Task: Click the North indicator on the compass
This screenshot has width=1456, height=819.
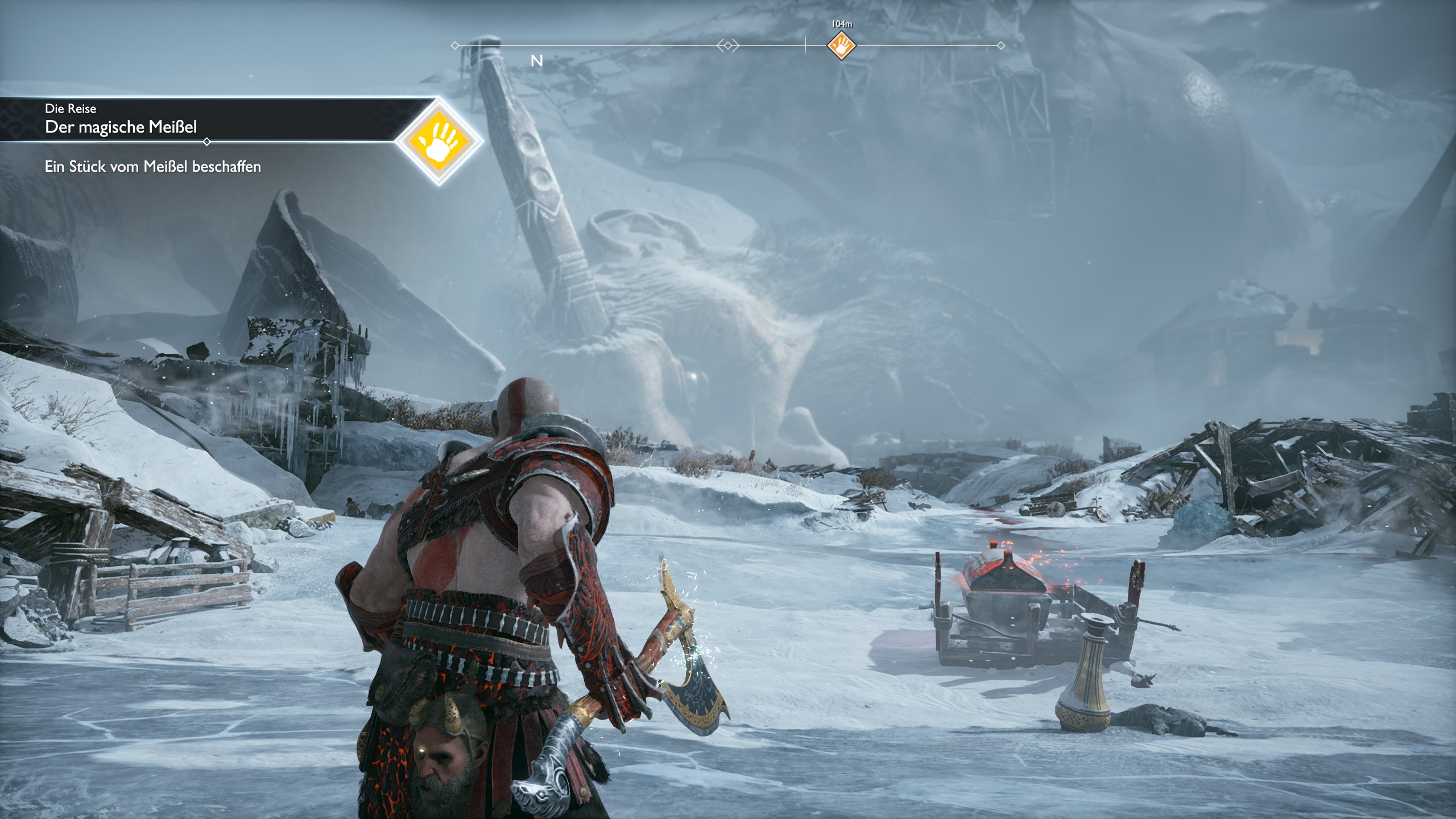Action: pyautogui.click(x=536, y=61)
